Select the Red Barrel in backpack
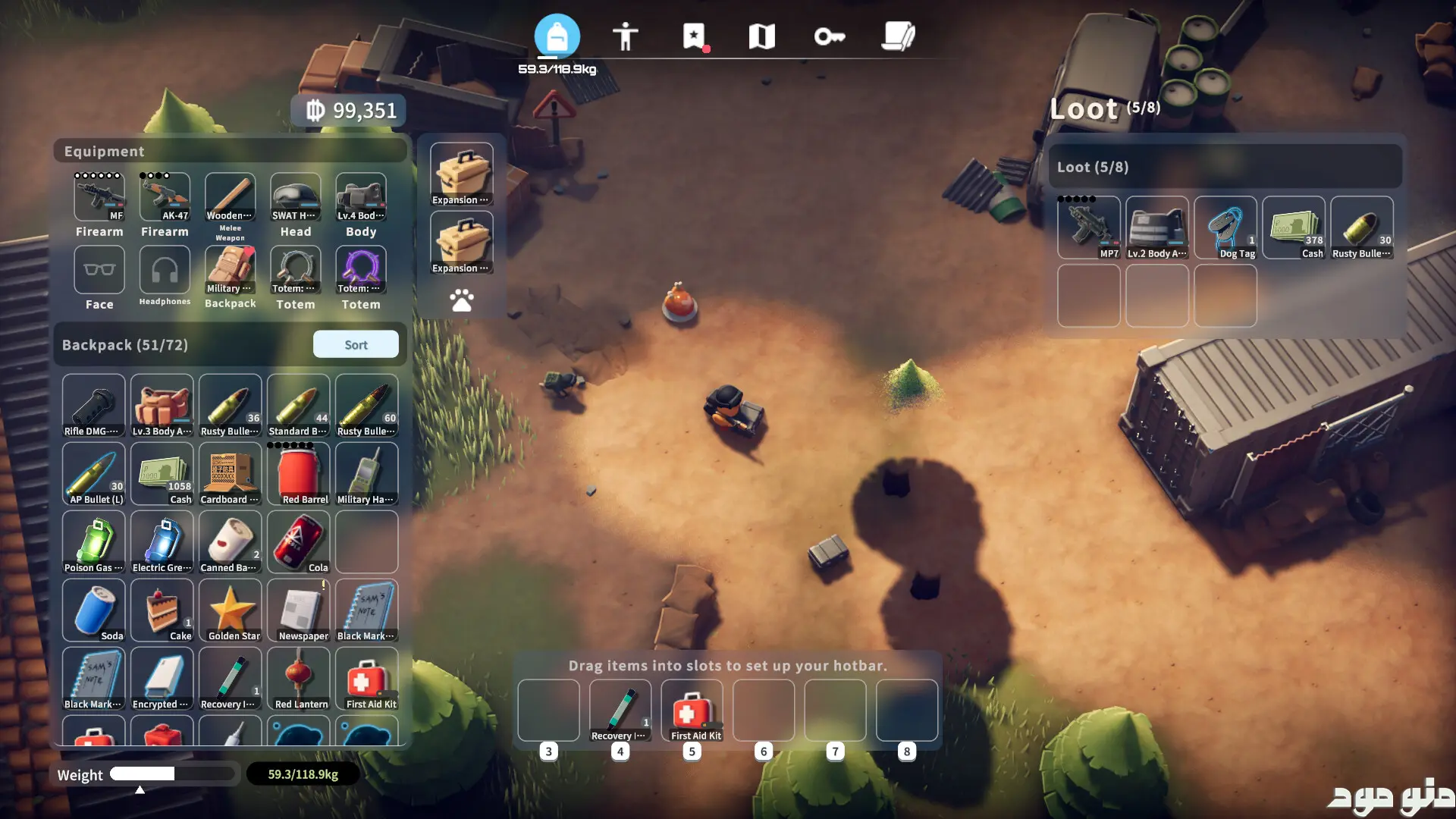Image resolution: width=1456 pixels, height=819 pixels. tap(298, 474)
